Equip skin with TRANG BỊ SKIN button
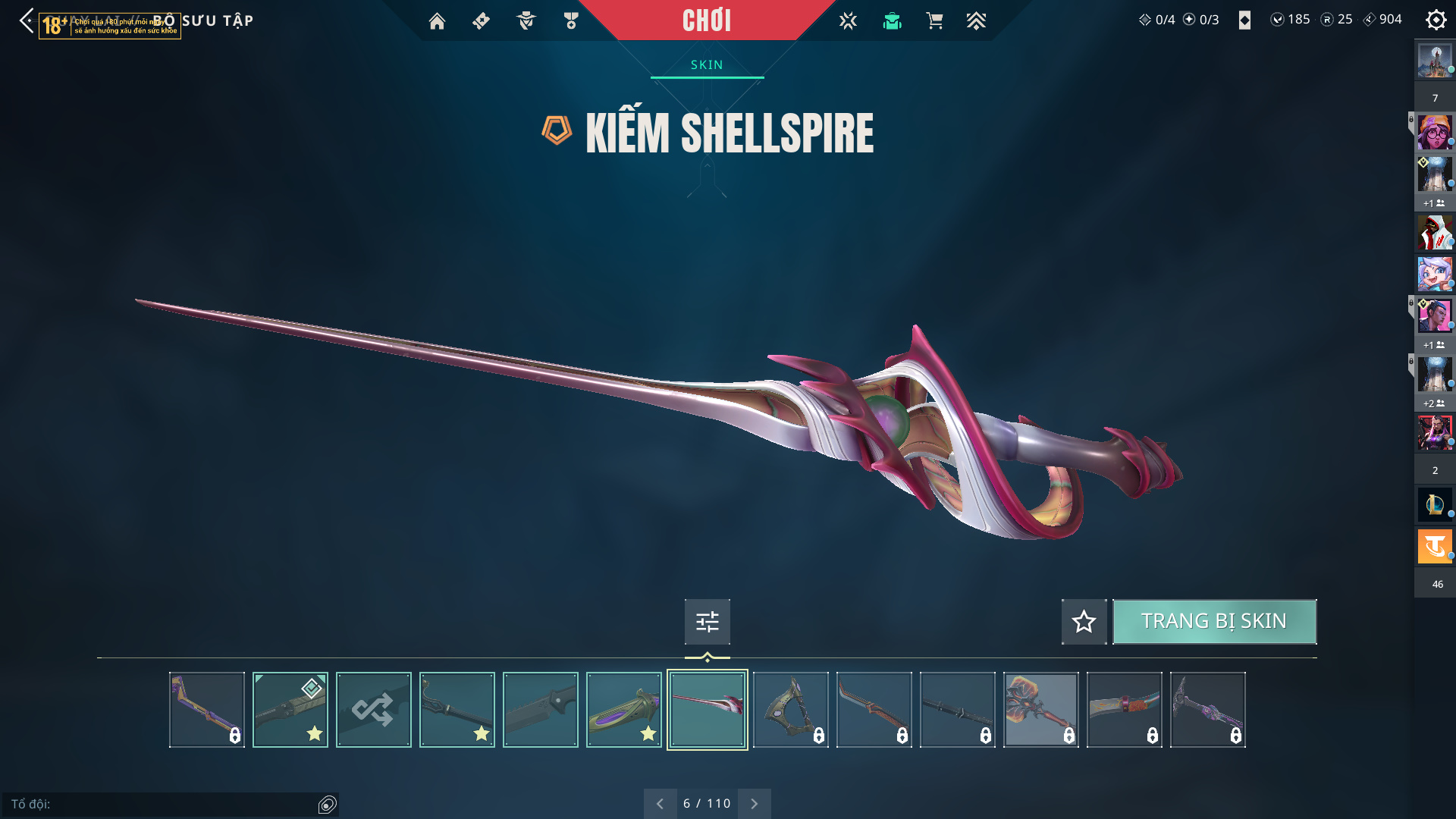Viewport: 1456px width, 819px height. click(x=1214, y=622)
